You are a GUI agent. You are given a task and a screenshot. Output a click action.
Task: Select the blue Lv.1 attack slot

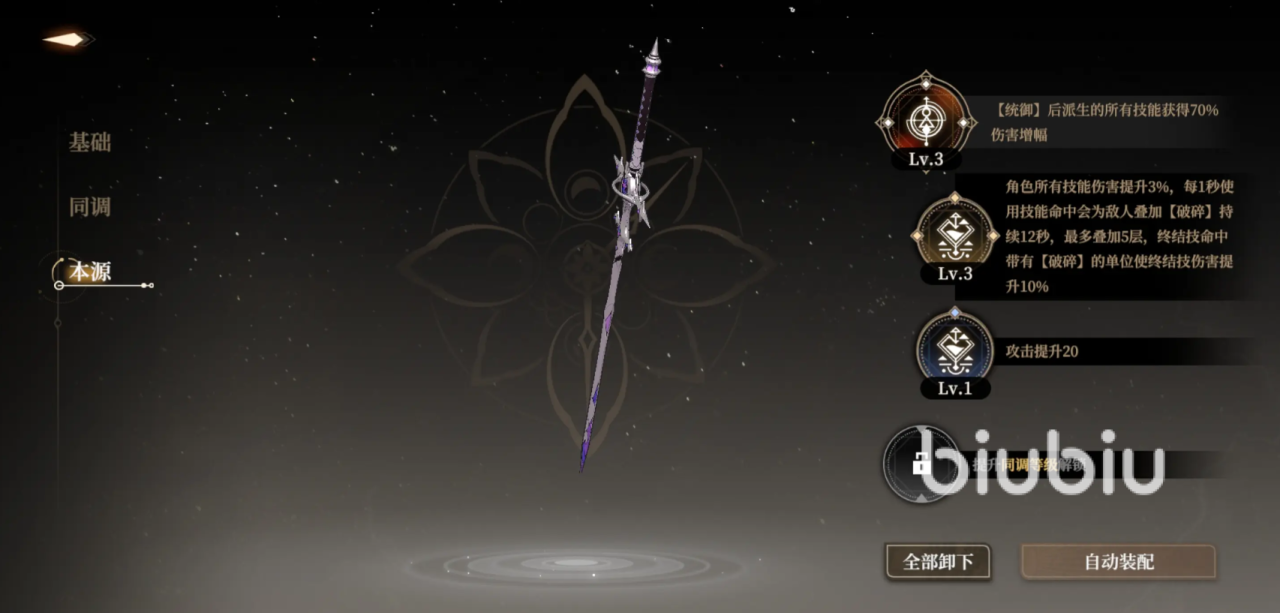[955, 351]
